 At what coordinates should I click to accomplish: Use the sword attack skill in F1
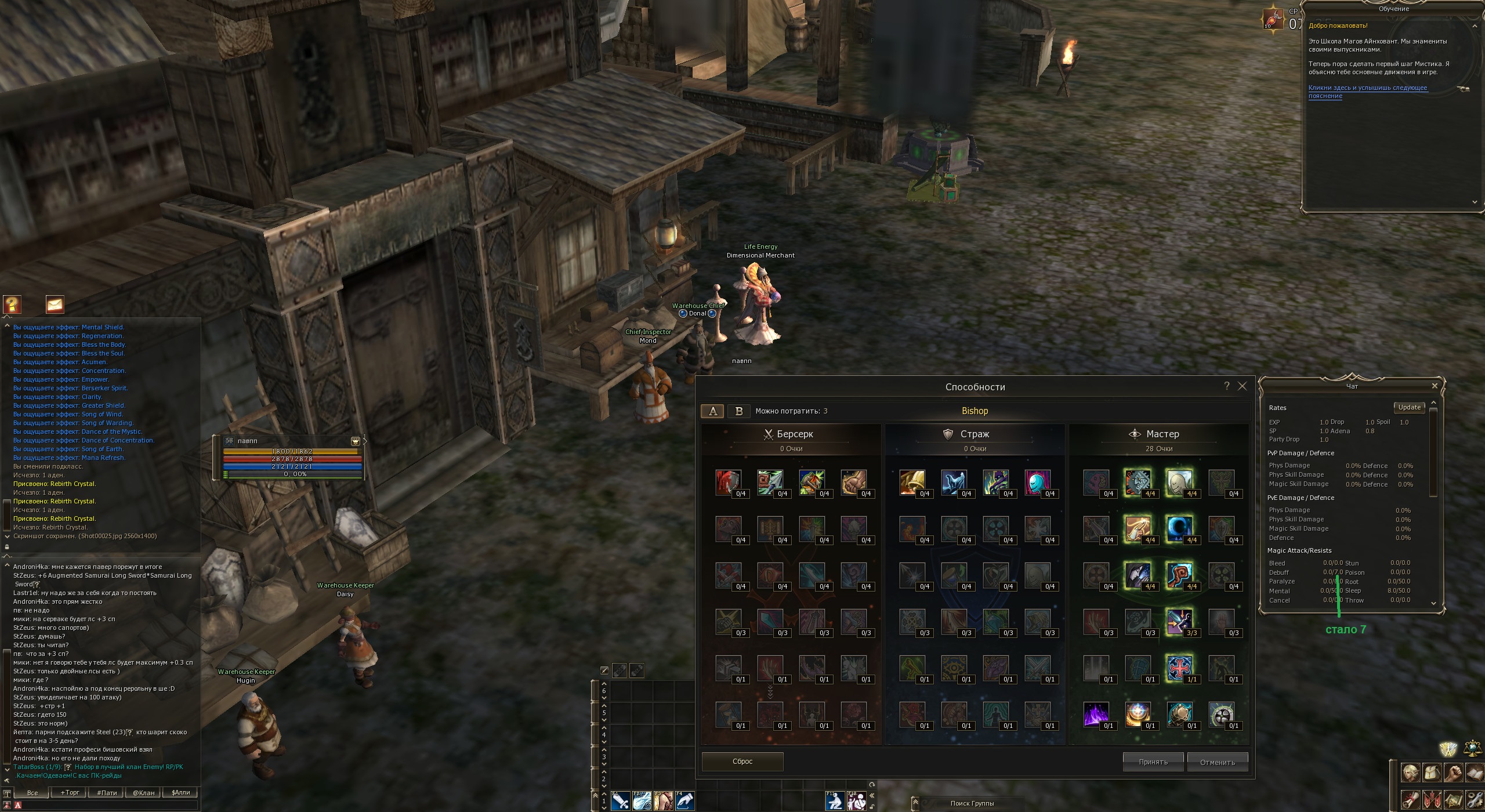point(620,802)
